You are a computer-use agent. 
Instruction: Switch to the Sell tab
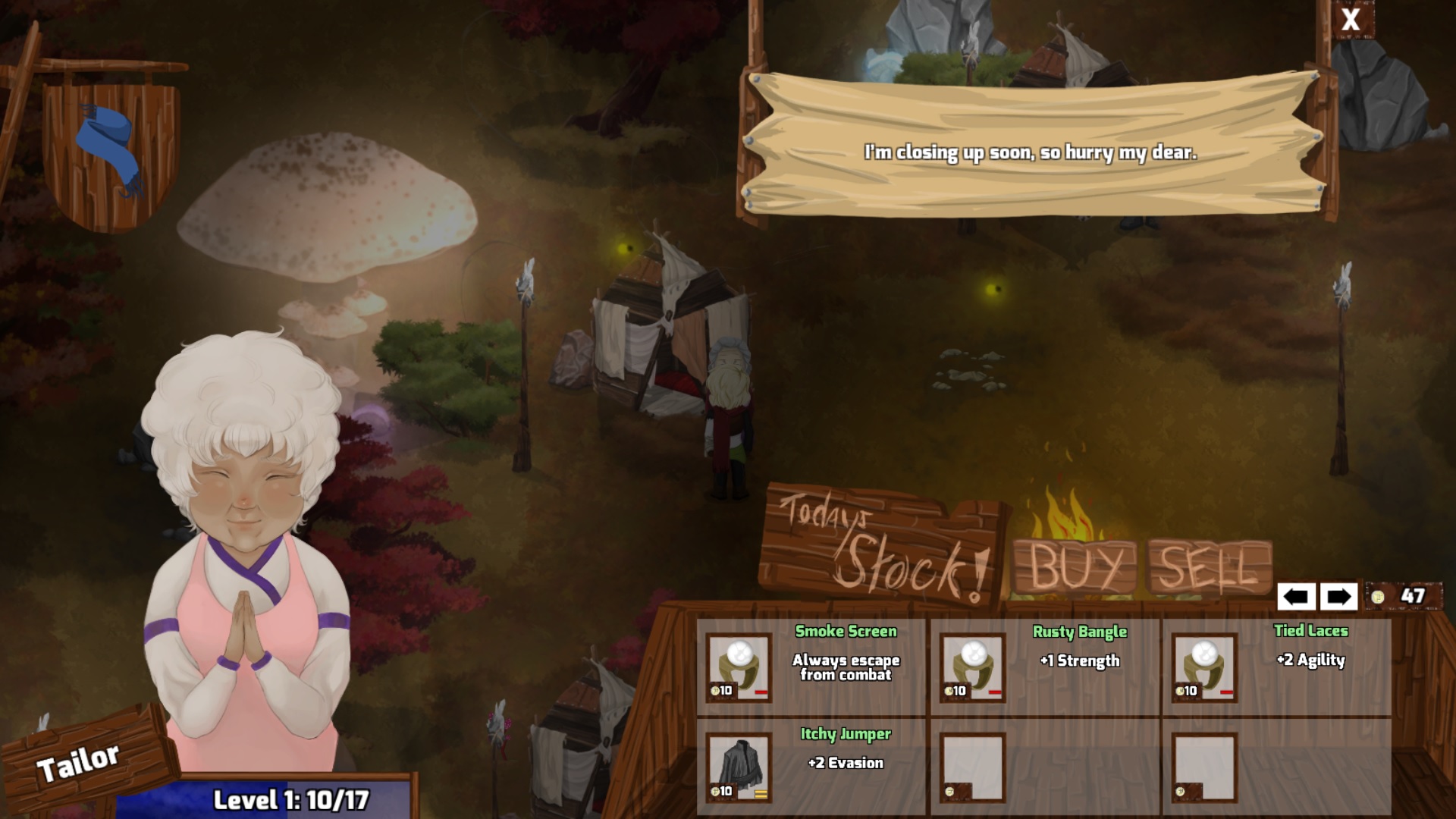1209,567
